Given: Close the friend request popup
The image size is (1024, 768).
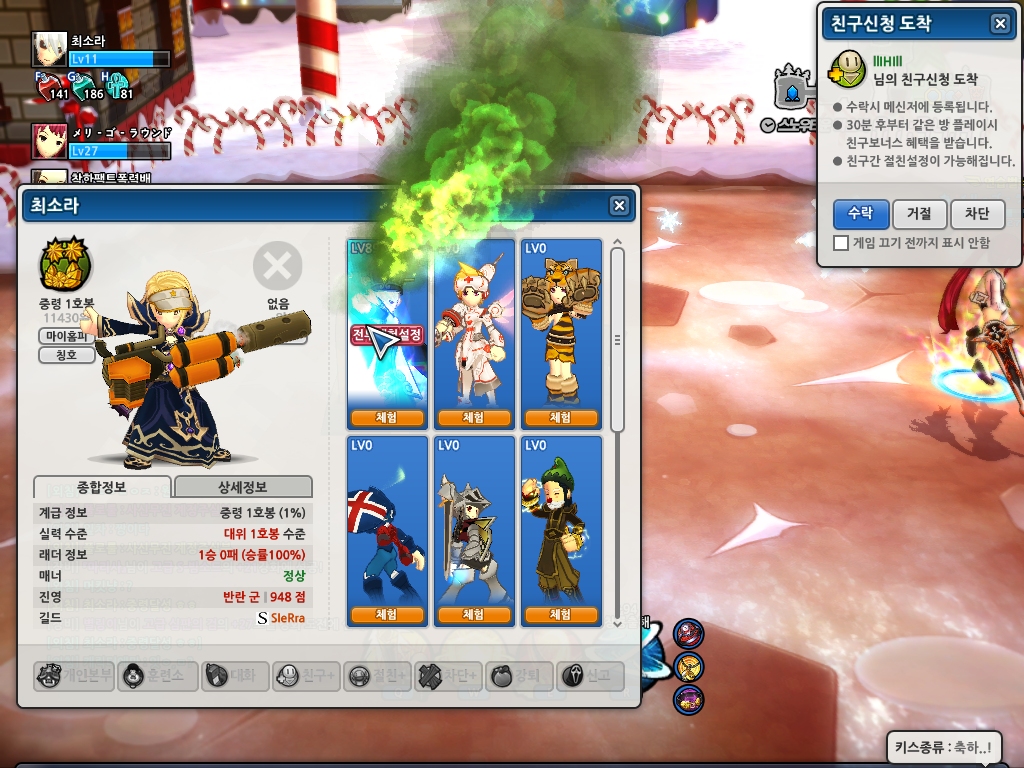Looking at the screenshot, I should click(x=1000, y=24).
